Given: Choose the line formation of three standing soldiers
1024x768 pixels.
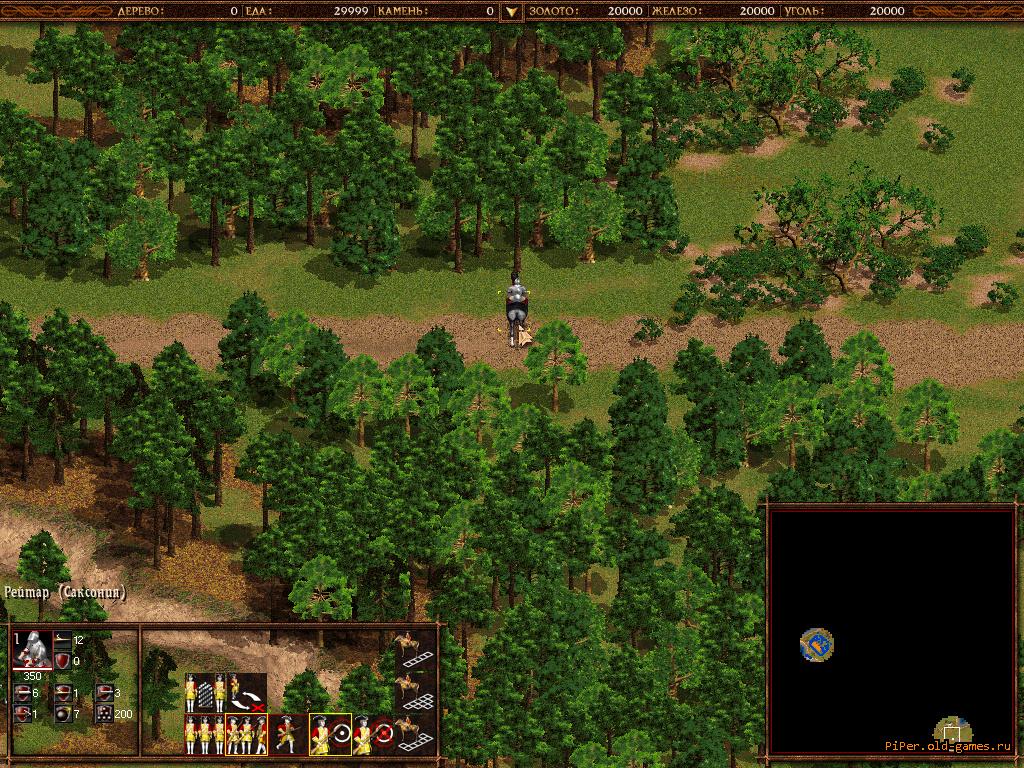Looking at the screenshot, I should tap(204, 735).
